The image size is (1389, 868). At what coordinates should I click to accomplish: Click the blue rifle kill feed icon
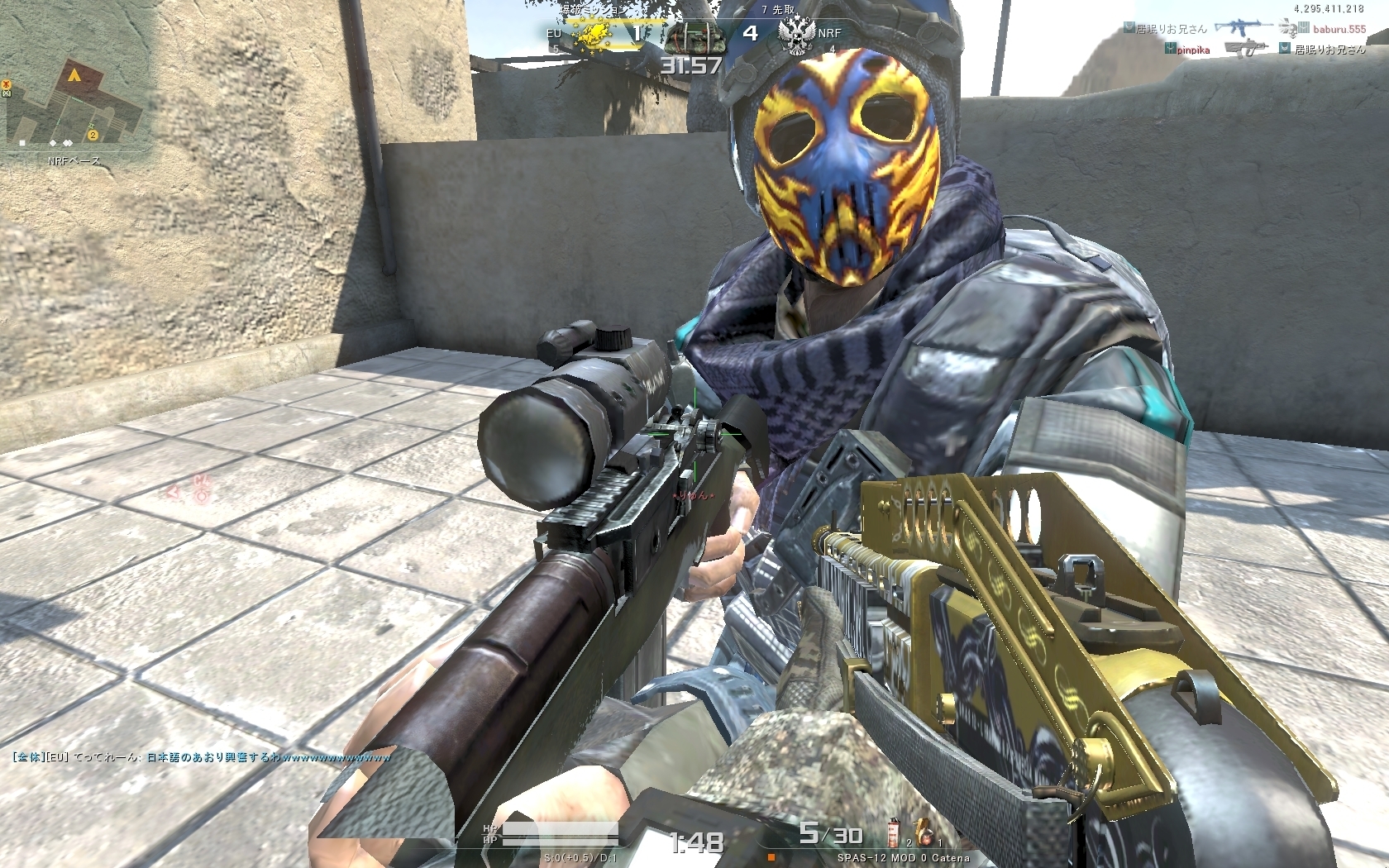coord(1243,28)
